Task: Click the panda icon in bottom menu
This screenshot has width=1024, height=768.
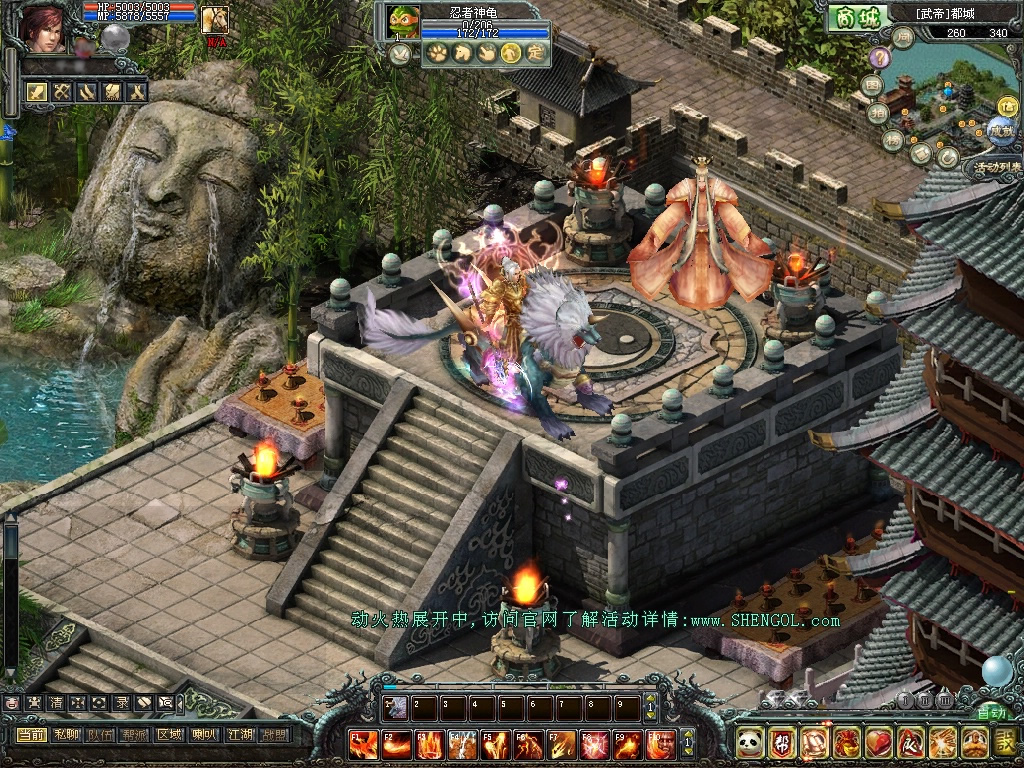Action: click(749, 742)
